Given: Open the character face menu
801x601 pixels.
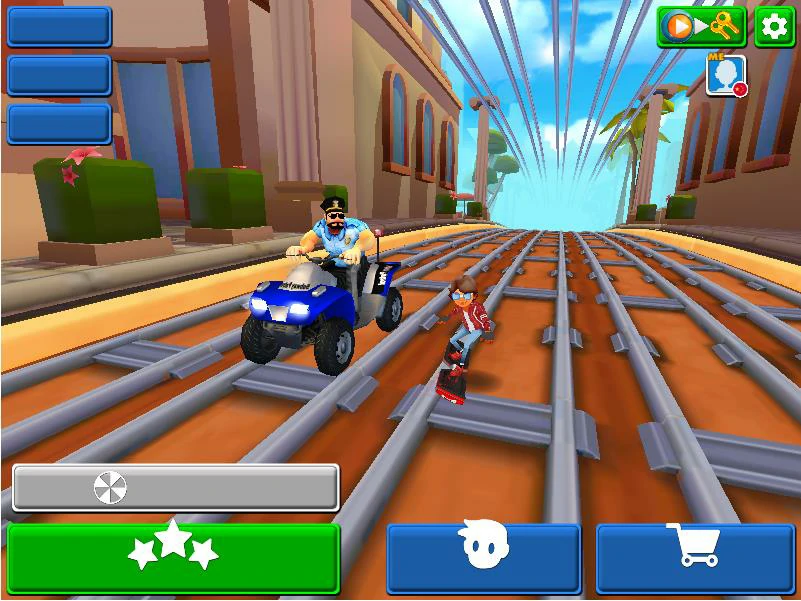Looking at the screenshot, I should (484, 558).
